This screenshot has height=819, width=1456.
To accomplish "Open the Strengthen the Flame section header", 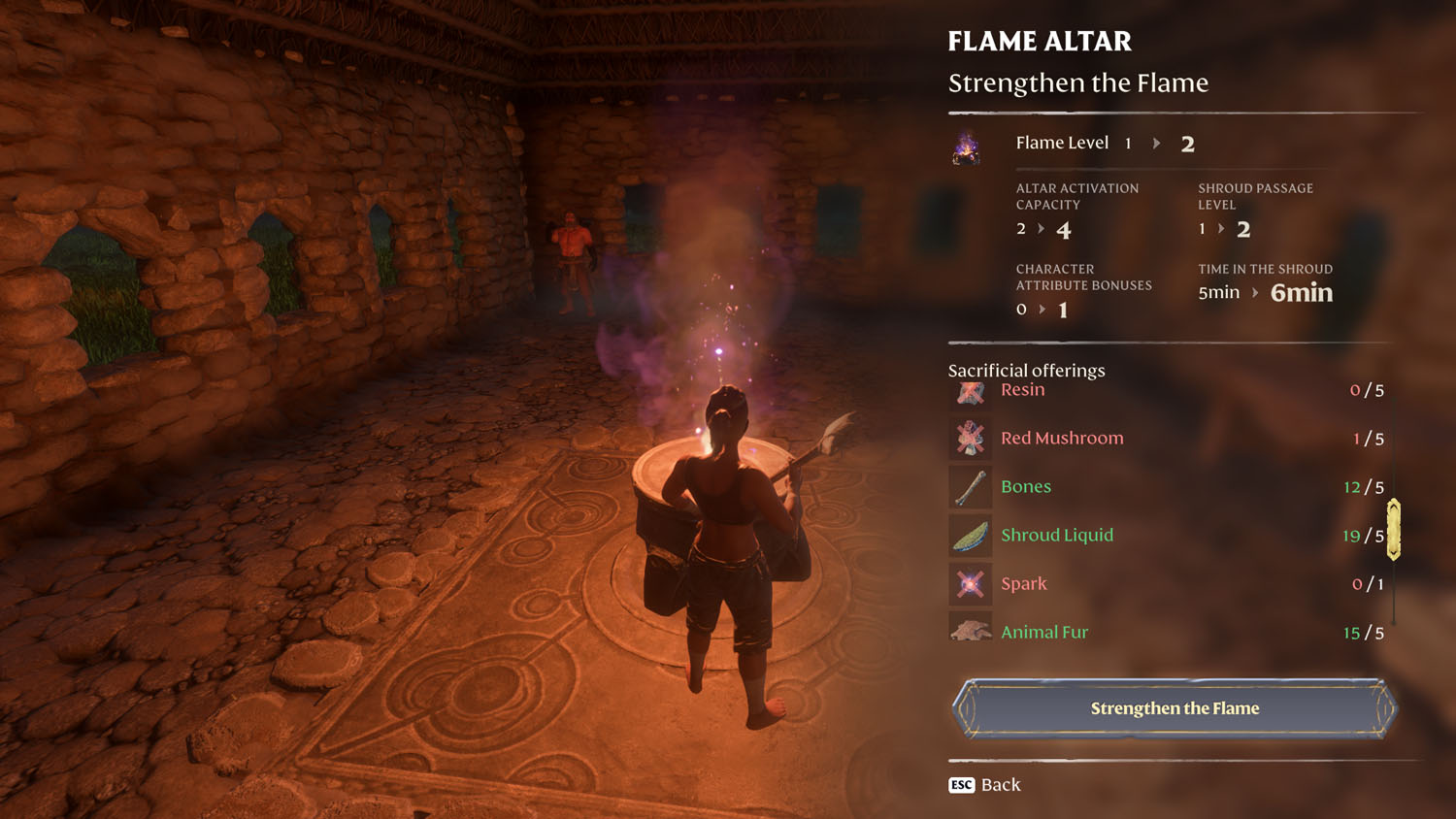I will (1077, 82).
